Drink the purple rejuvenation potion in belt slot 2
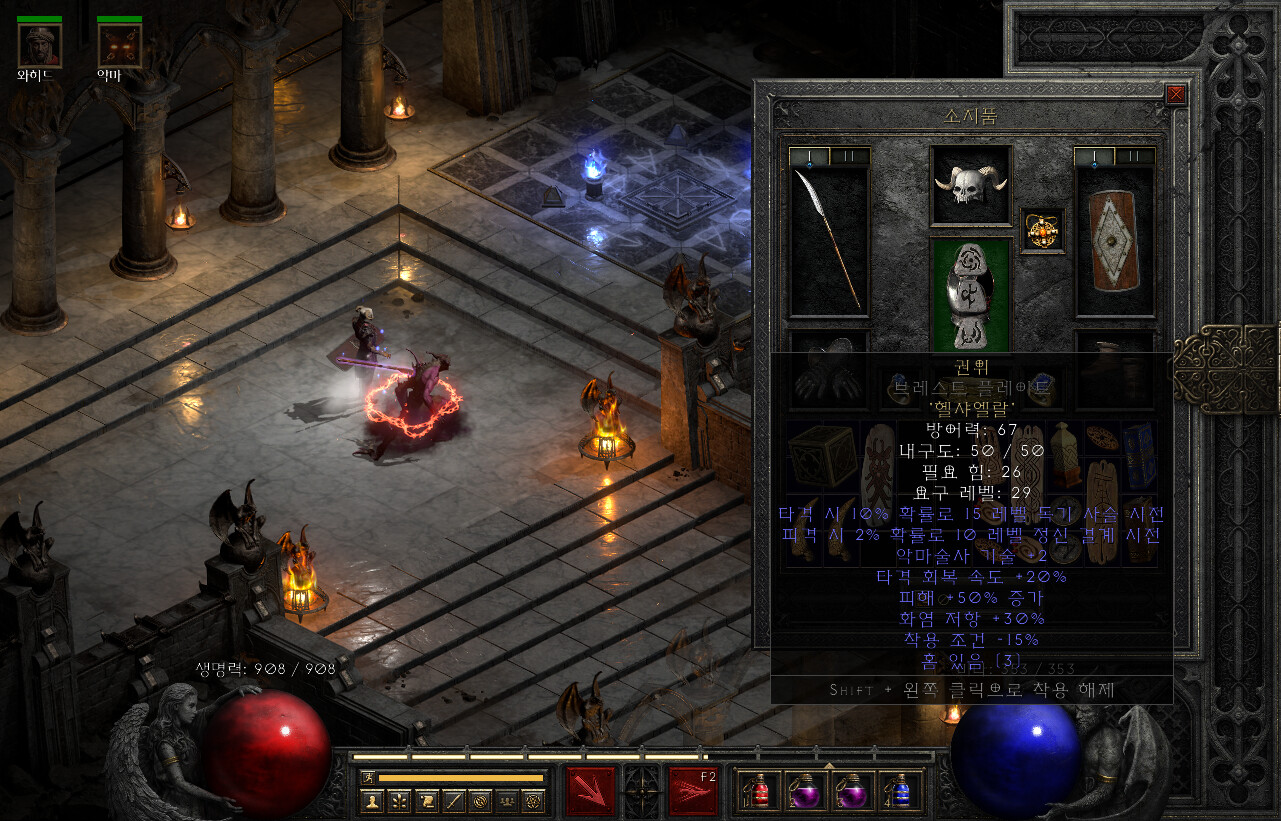The height and width of the screenshot is (821, 1281). click(x=806, y=791)
